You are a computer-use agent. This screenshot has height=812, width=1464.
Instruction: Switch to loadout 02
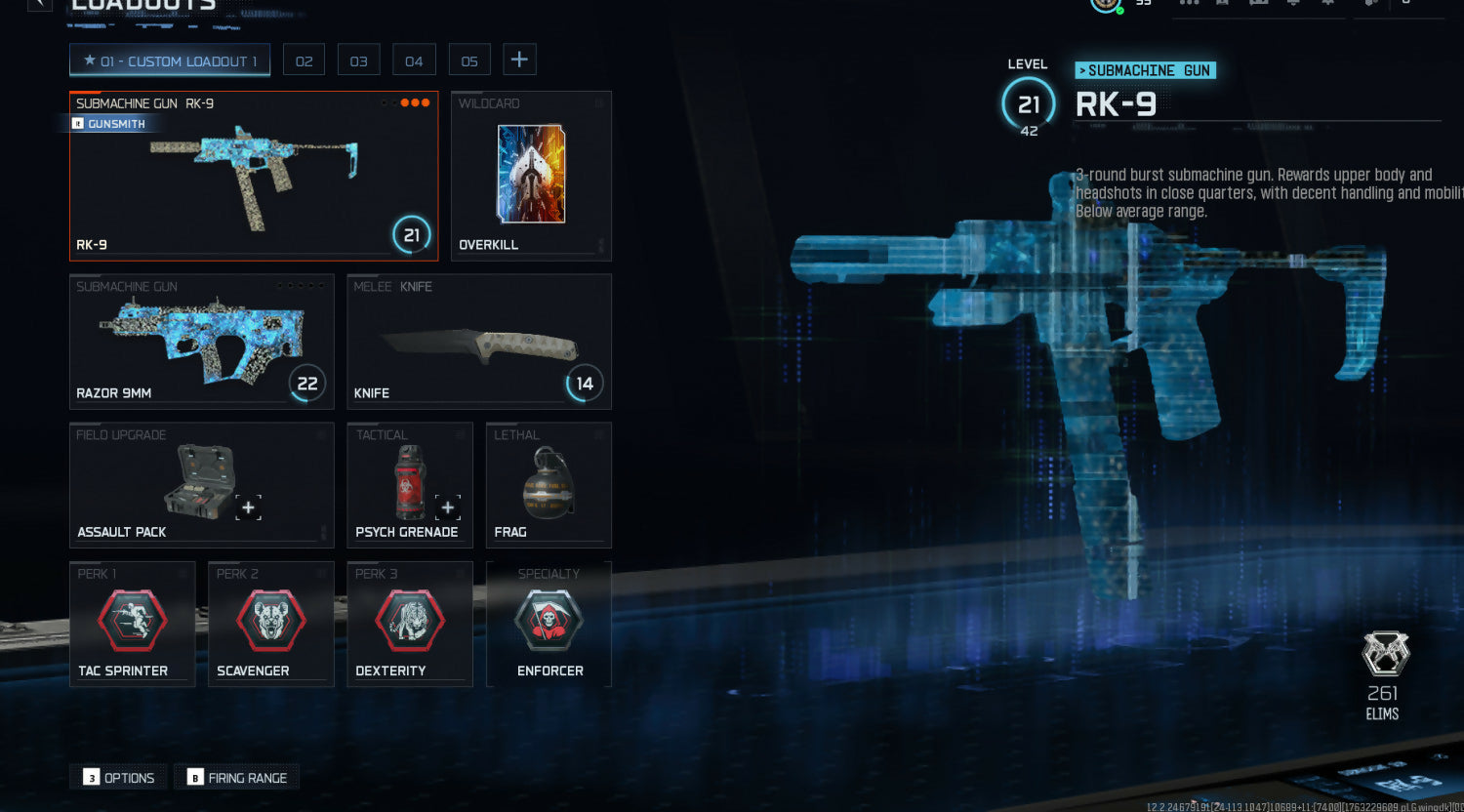tap(304, 61)
